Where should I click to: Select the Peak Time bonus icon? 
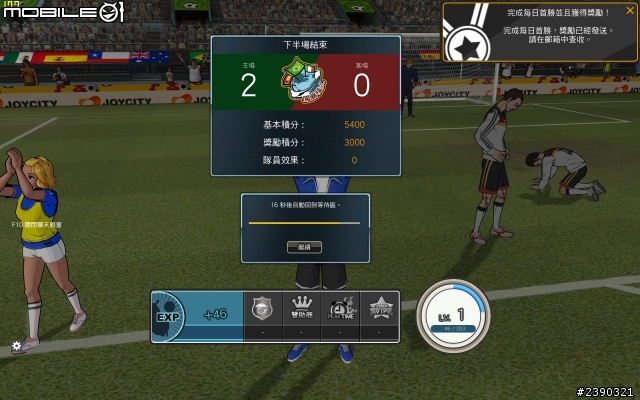click(x=342, y=310)
